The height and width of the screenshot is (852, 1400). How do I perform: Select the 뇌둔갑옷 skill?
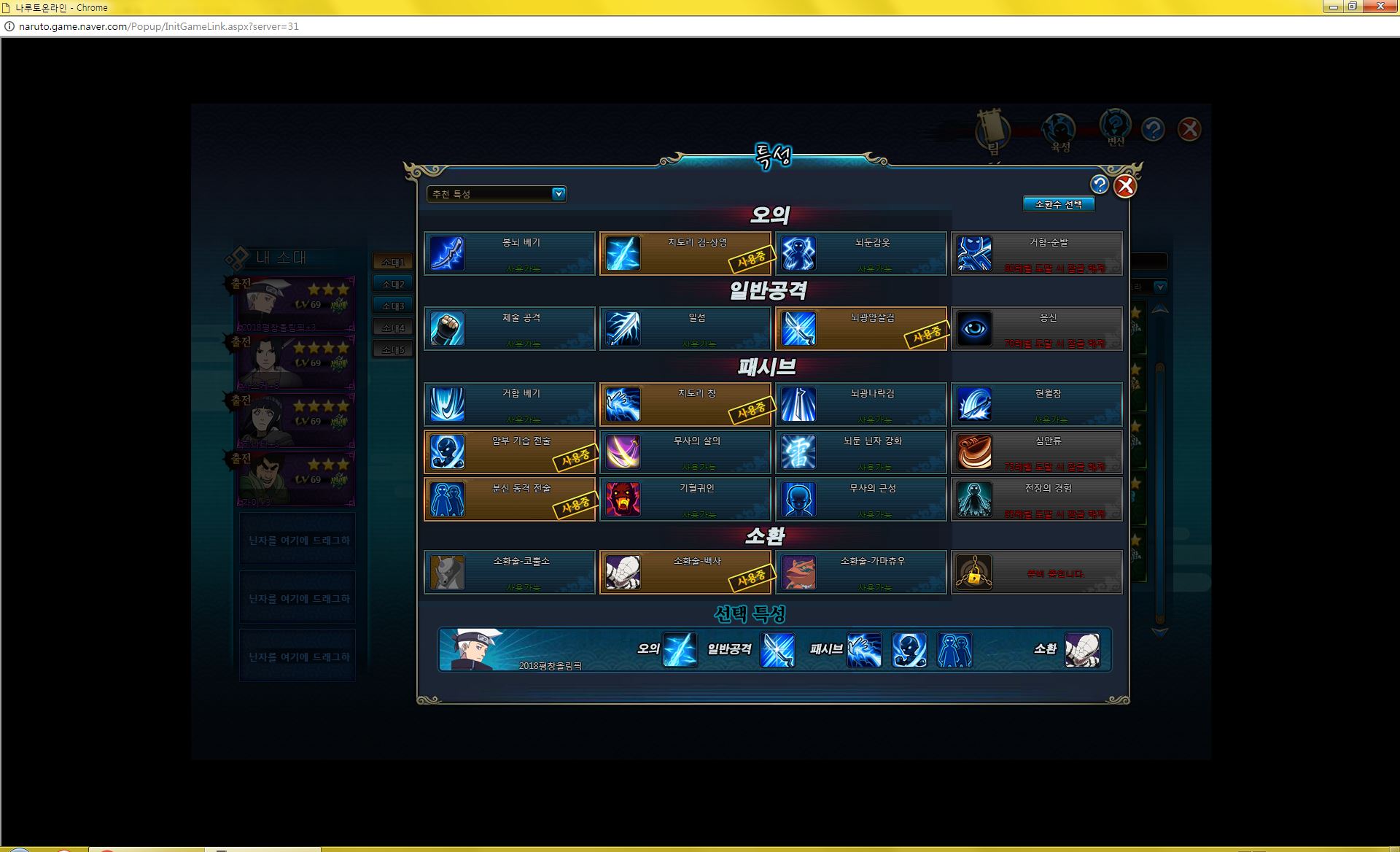click(861, 254)
